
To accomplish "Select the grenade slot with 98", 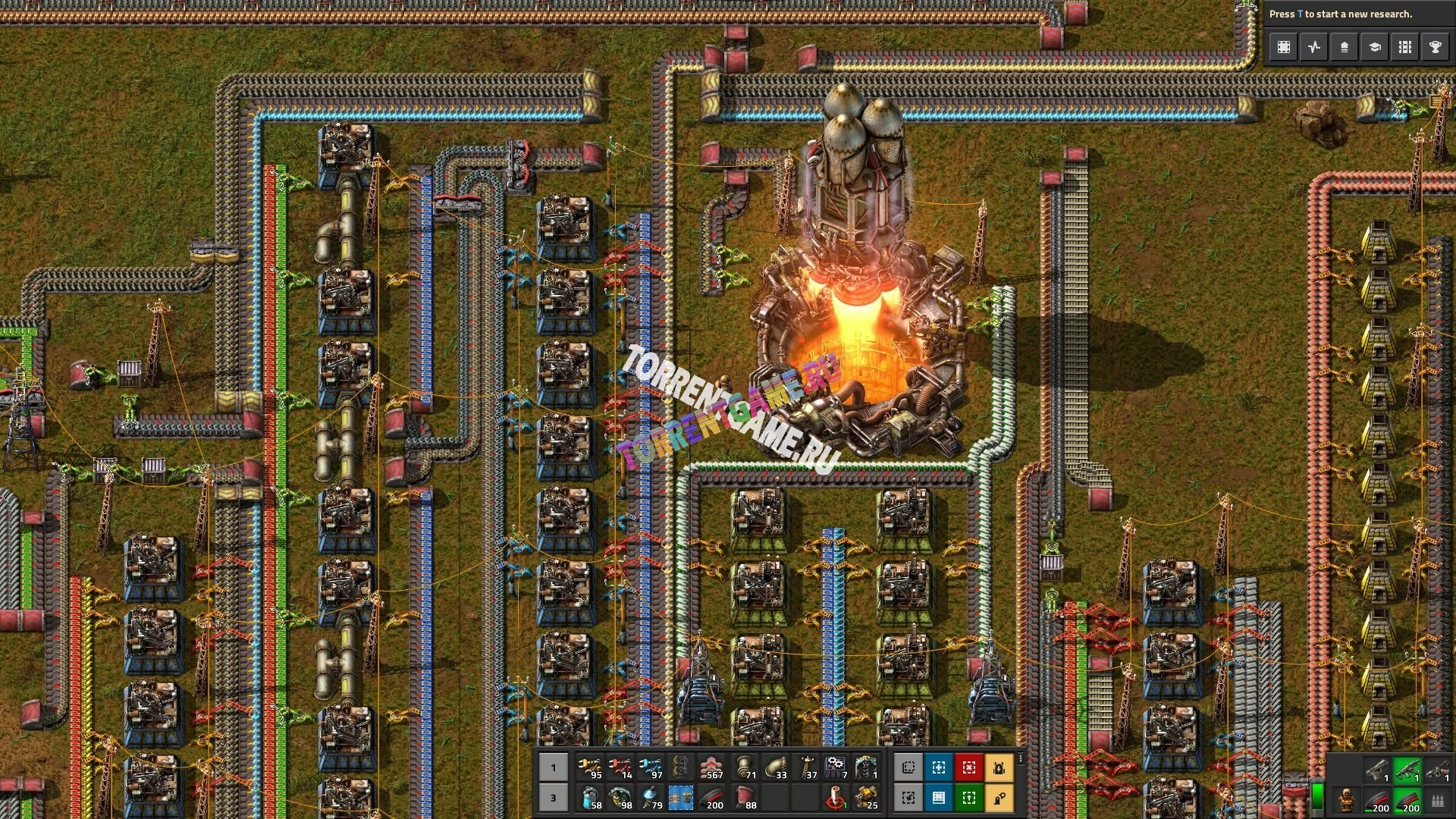I will (620, 798).
